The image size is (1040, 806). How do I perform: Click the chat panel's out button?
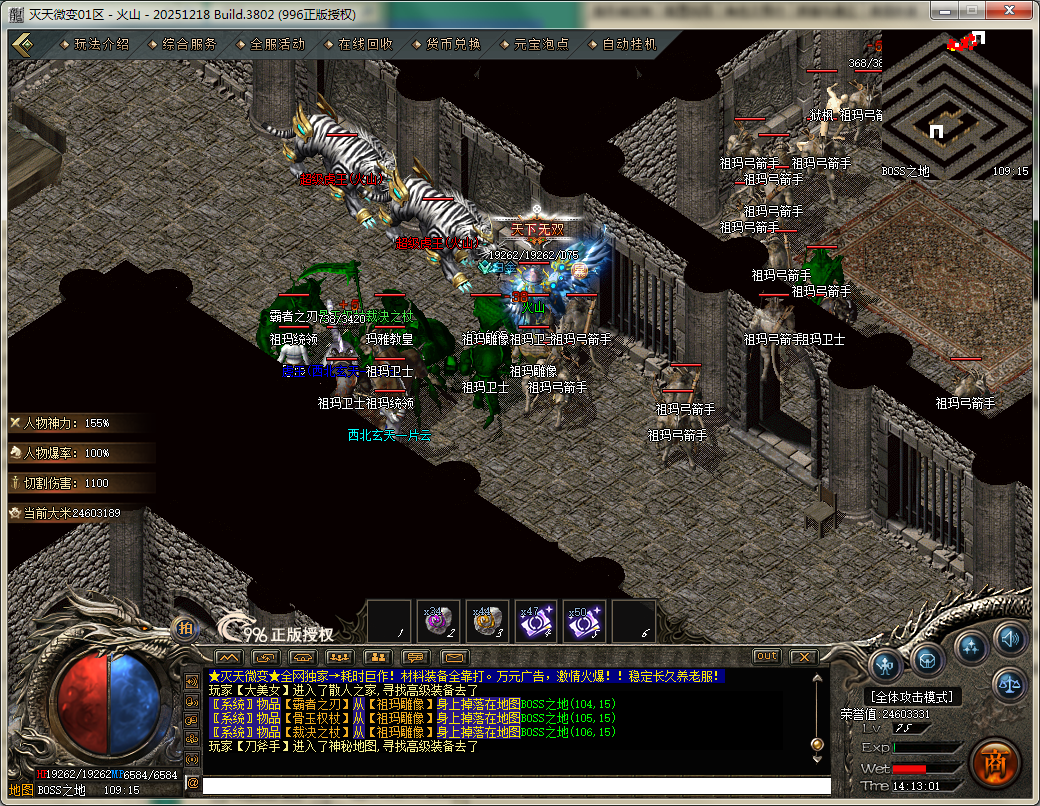[x=766, y=656]
